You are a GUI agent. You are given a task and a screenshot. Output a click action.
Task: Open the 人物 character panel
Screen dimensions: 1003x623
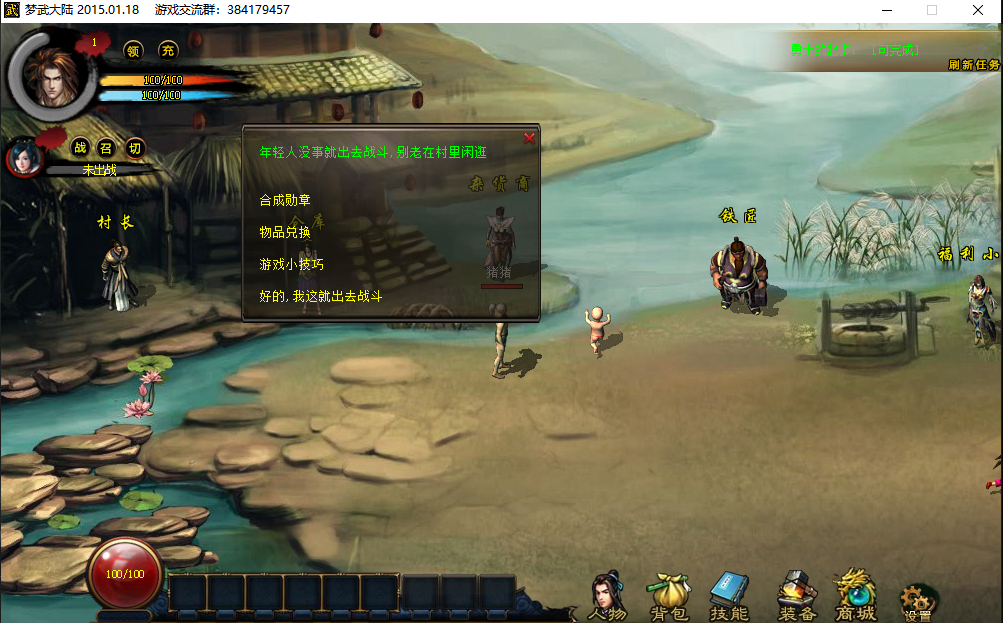(x=607, y=597)
